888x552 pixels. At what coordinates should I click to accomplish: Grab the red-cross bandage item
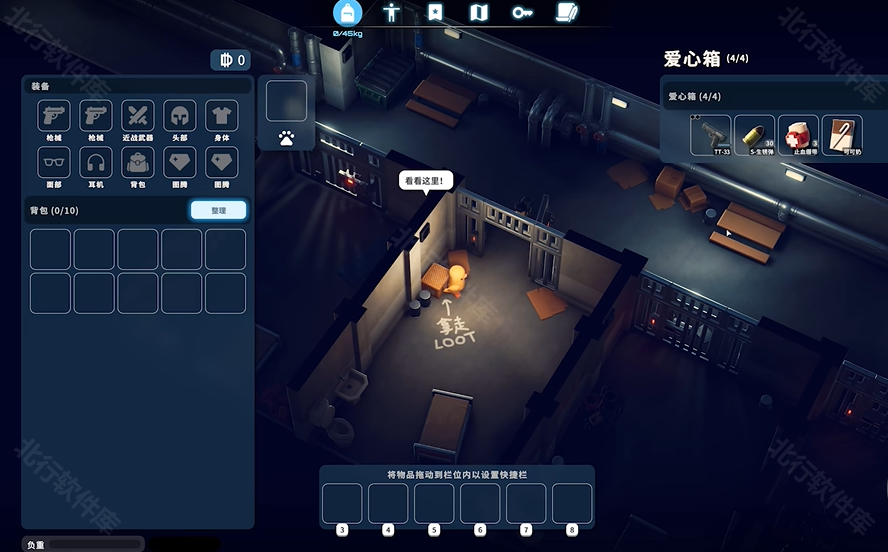pos(798,135)
